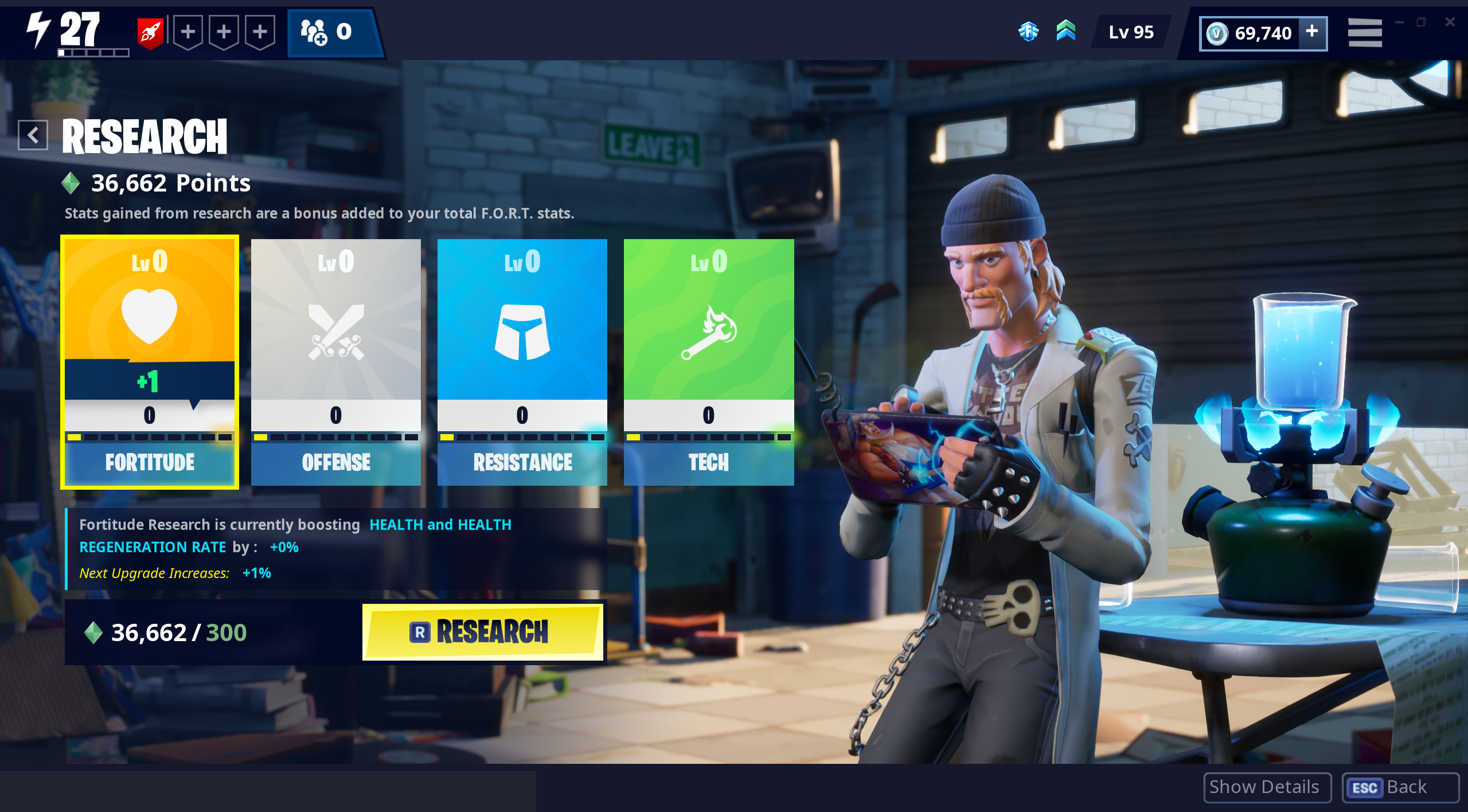Expand Show Details at bottom right
The width and height of the screenshot is (1468, 812).
[x=1267, y=787]
